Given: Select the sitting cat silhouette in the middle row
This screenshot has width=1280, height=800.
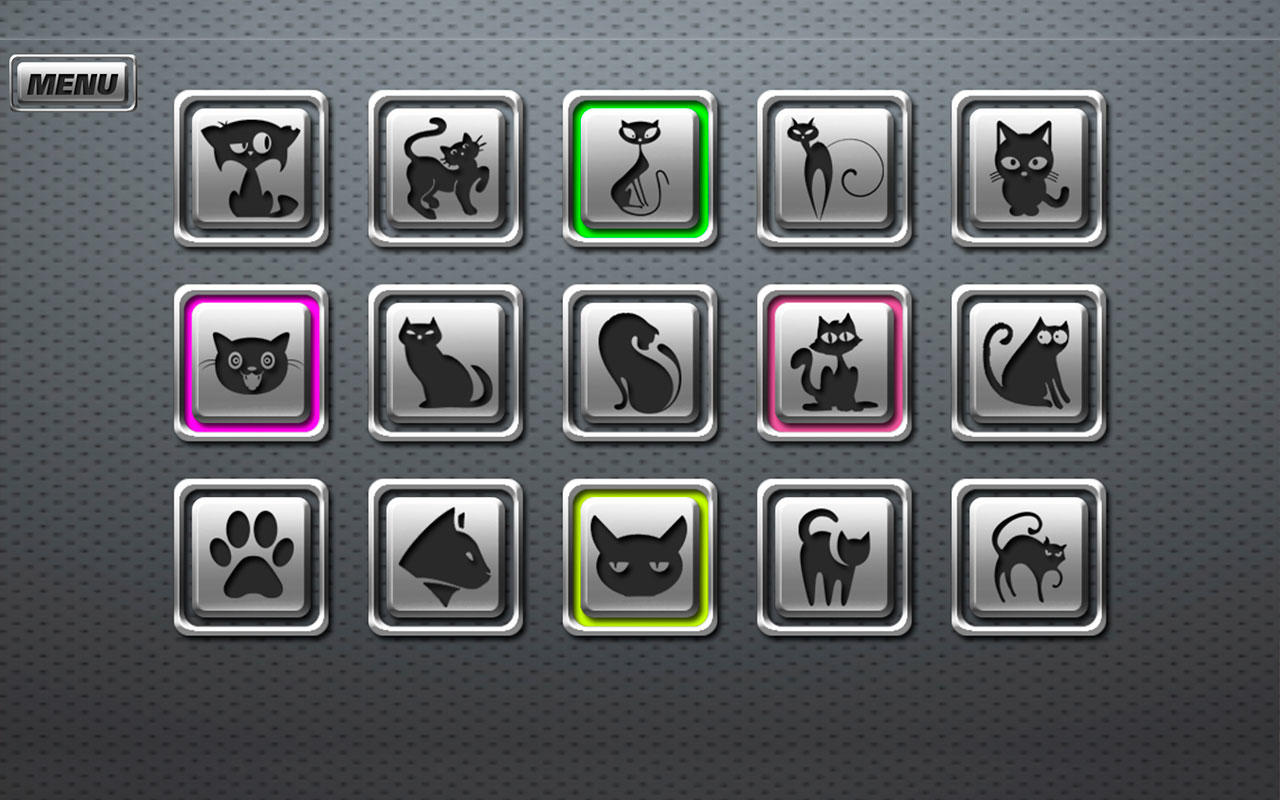Looking at the screenshot, I should point(446,362).
